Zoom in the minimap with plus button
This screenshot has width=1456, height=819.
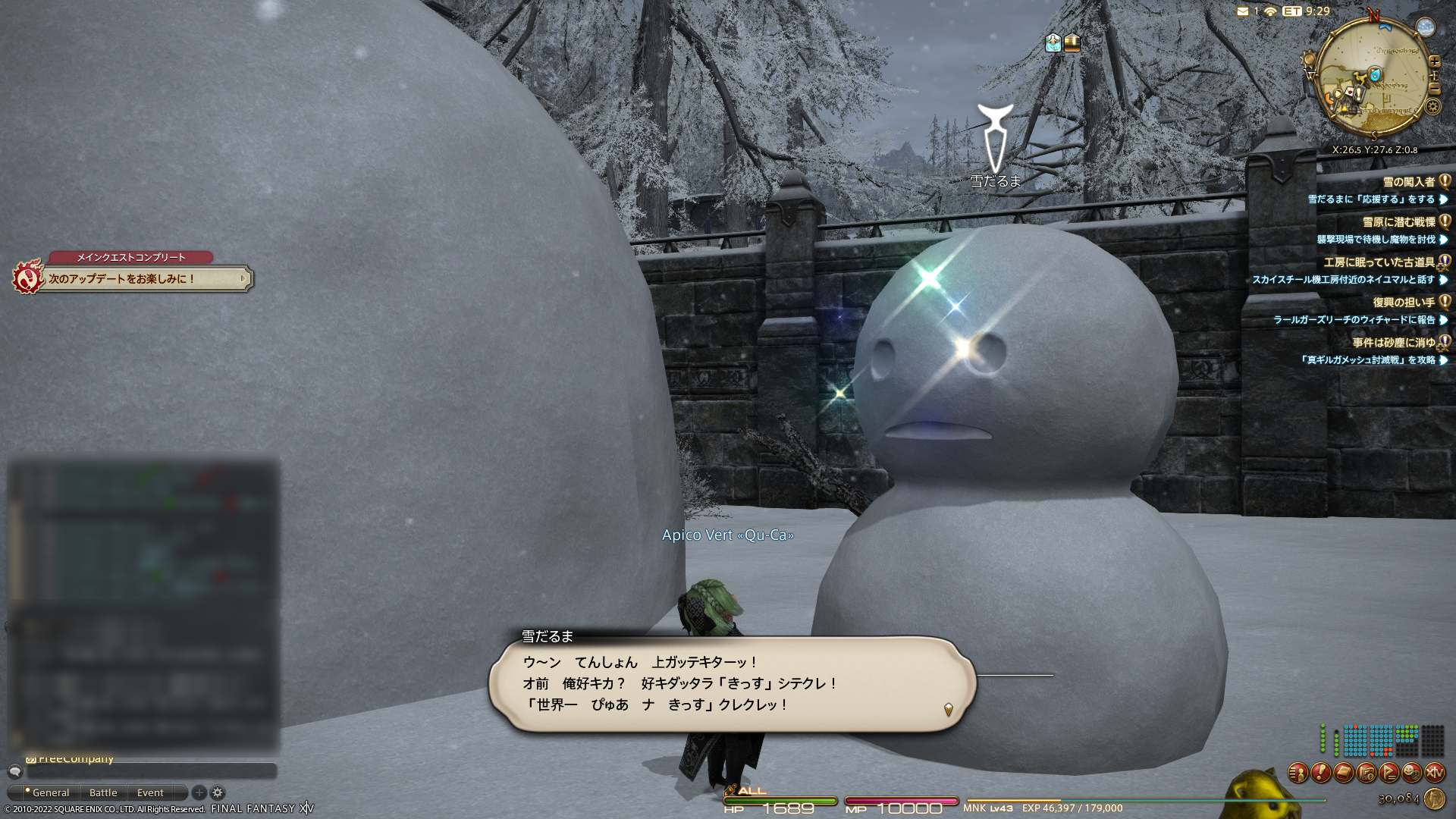[1434, 62]
